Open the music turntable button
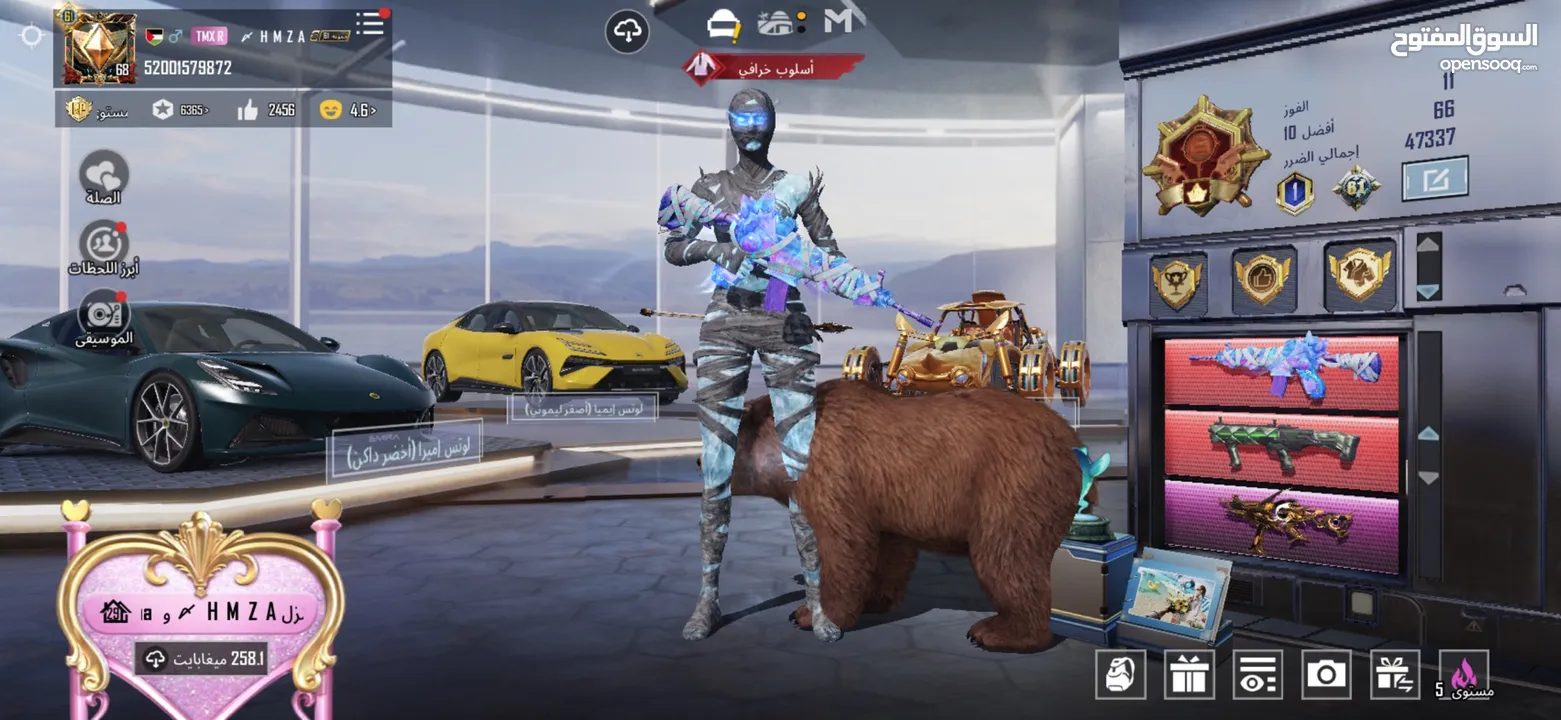1561x720 pixels. (103, 314)
